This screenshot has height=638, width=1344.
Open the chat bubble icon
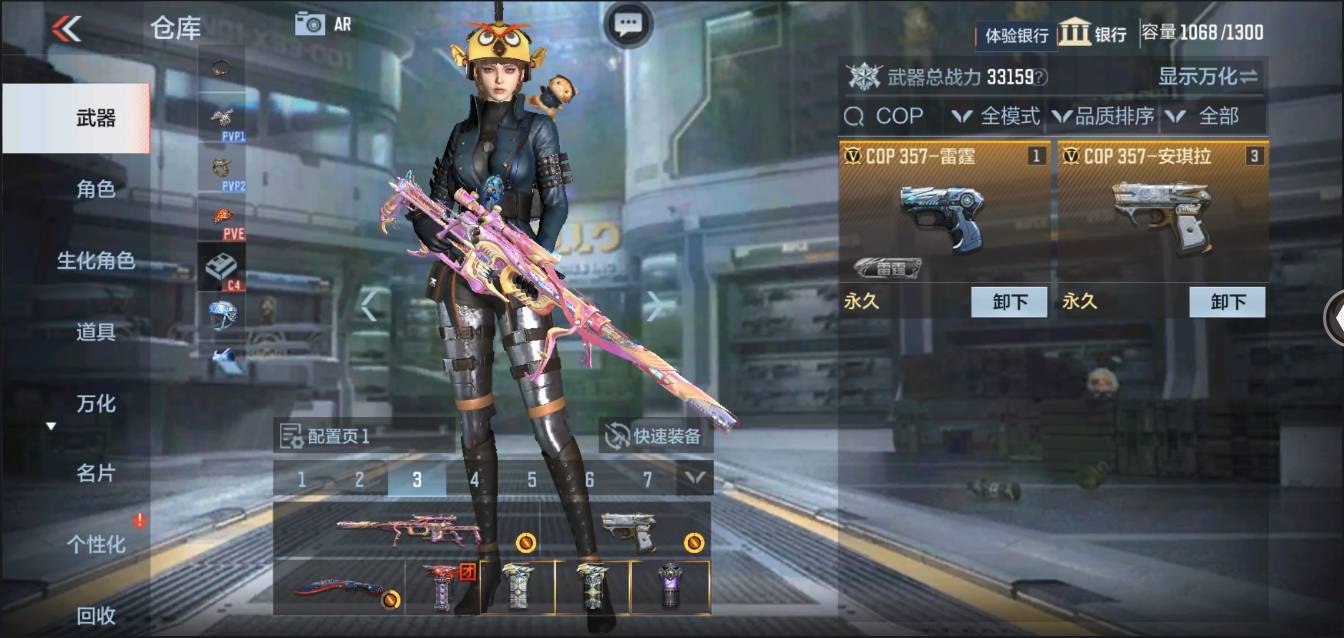[x=628, y=24]
